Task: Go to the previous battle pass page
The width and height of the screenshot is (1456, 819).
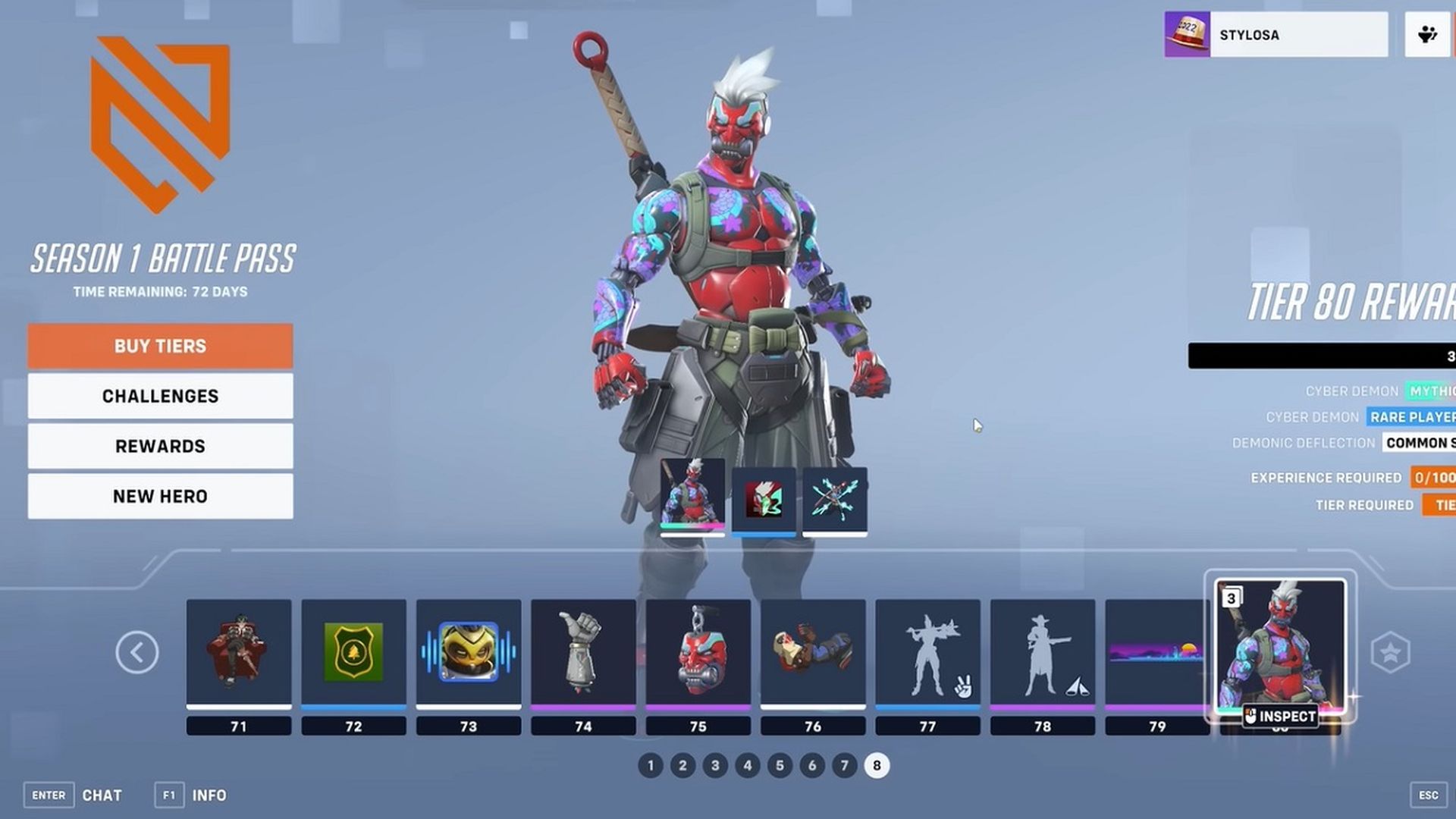Action: (x=137, y=652)
